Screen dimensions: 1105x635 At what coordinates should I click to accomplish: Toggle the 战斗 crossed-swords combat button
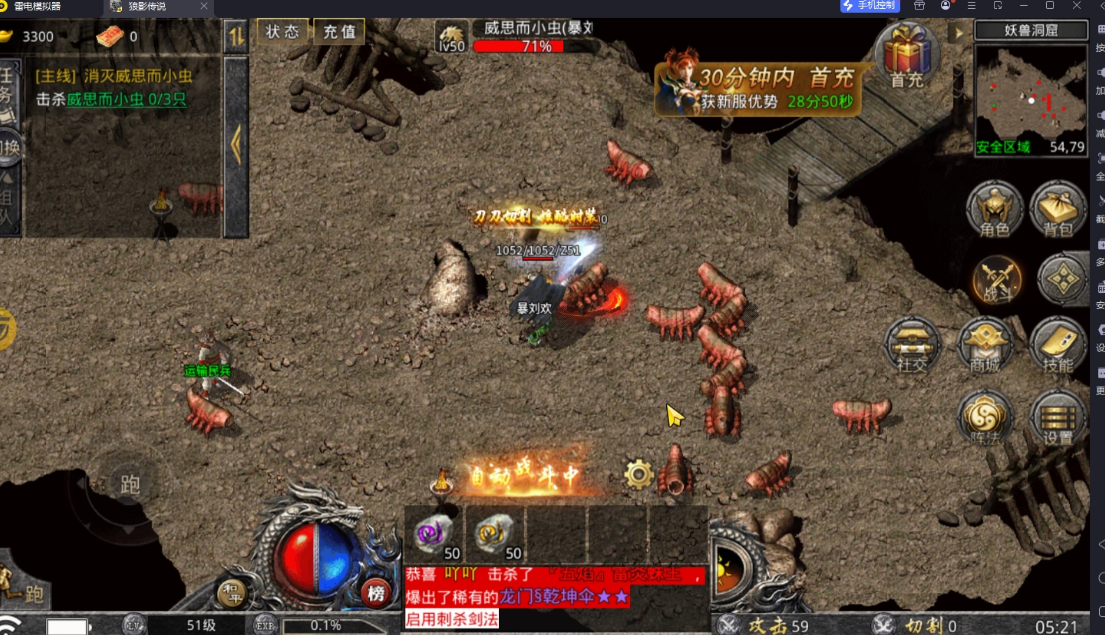997,279
